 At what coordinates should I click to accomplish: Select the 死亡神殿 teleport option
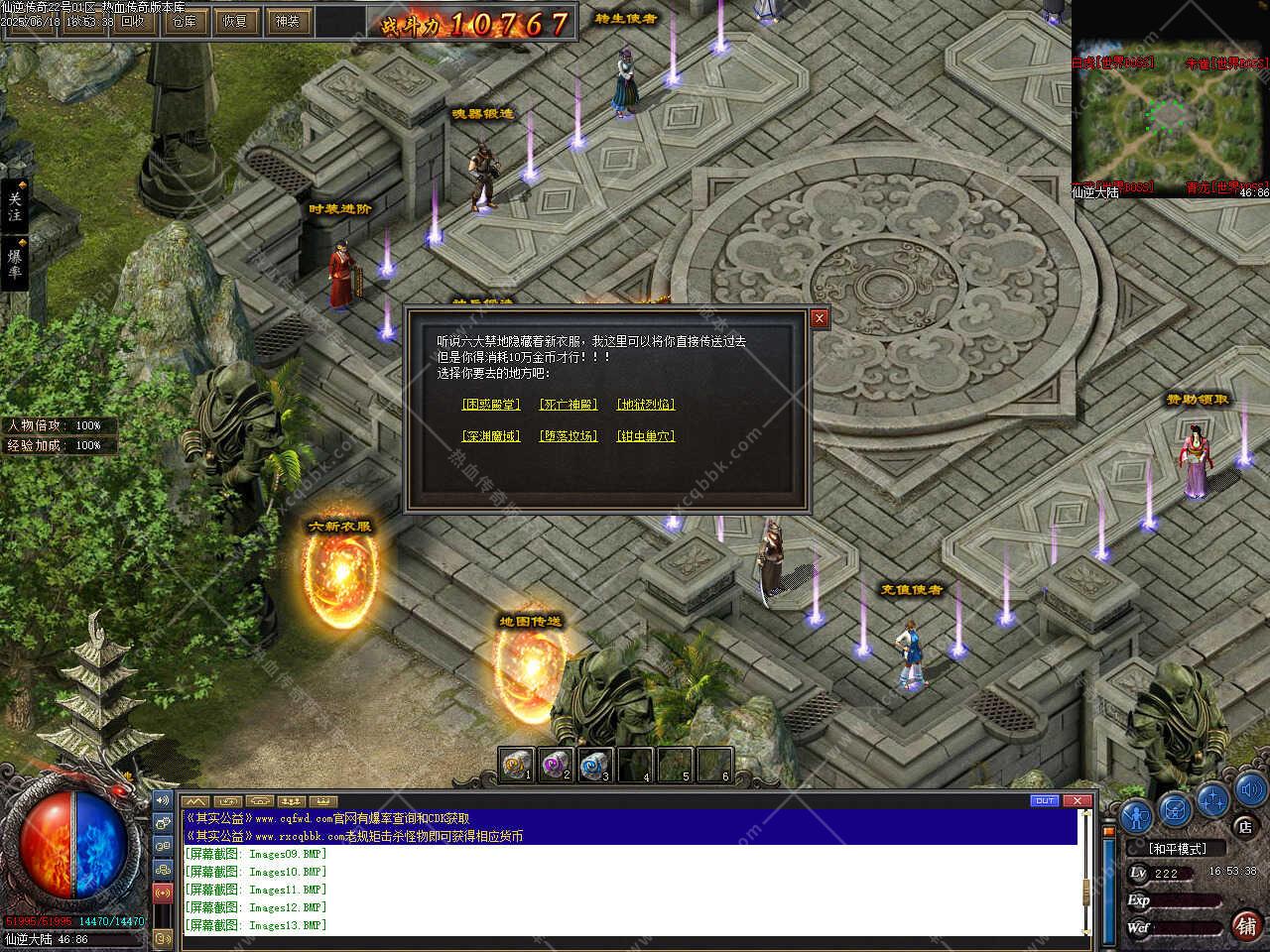point(569,405)
